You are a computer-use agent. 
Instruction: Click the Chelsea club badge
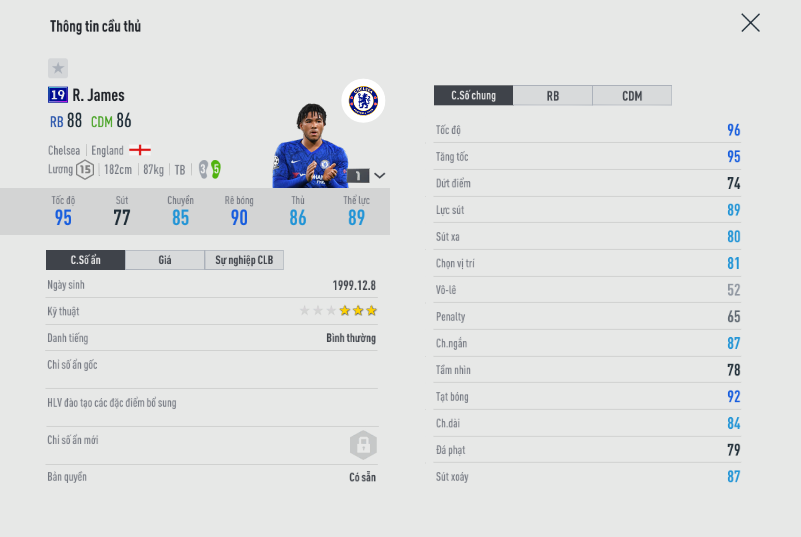coord(362,100)
